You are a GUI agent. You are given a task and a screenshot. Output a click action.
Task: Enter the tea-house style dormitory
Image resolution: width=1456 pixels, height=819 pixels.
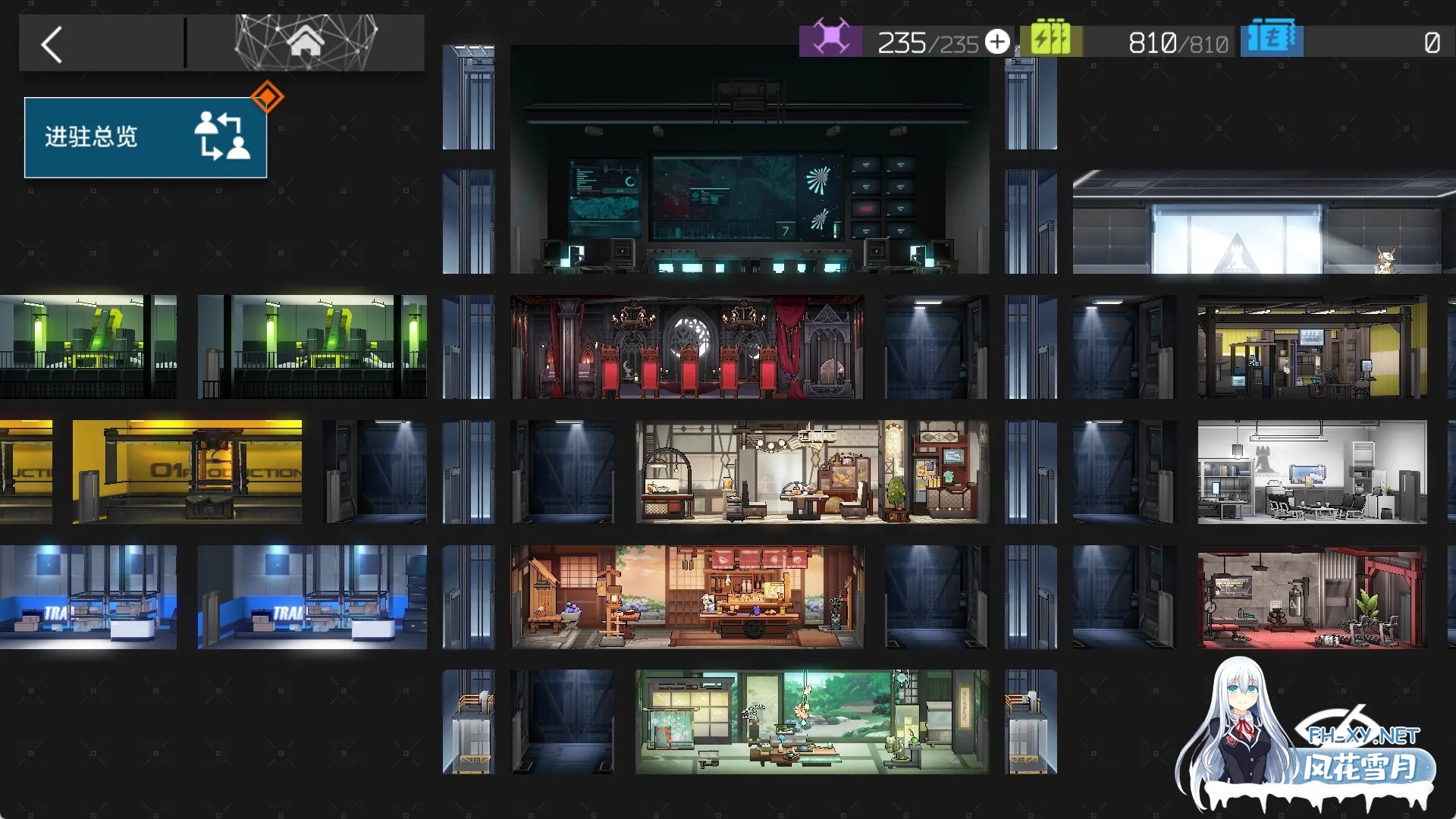[x=811, y=472]
